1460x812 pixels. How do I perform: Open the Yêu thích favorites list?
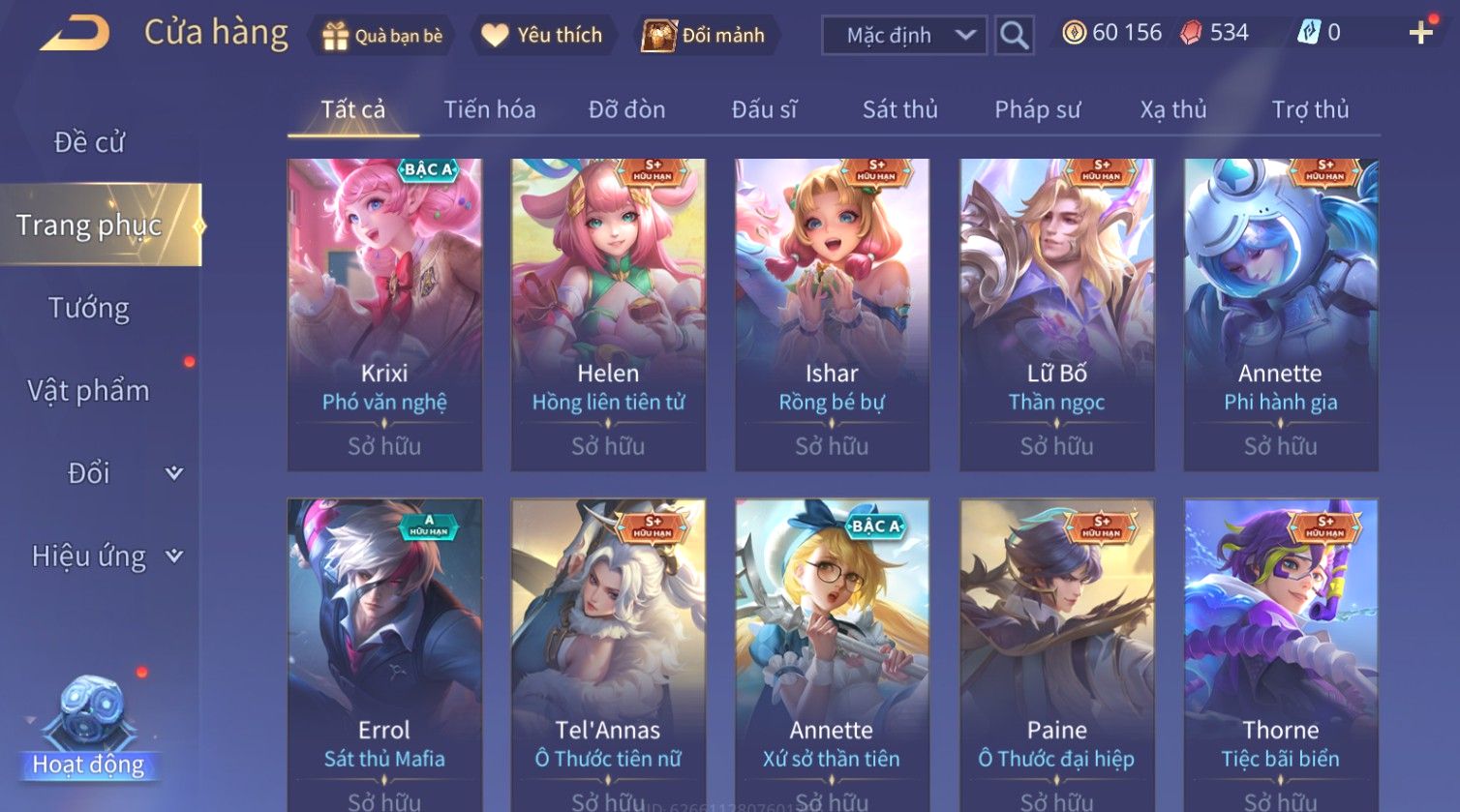click(x=542, y=36)
